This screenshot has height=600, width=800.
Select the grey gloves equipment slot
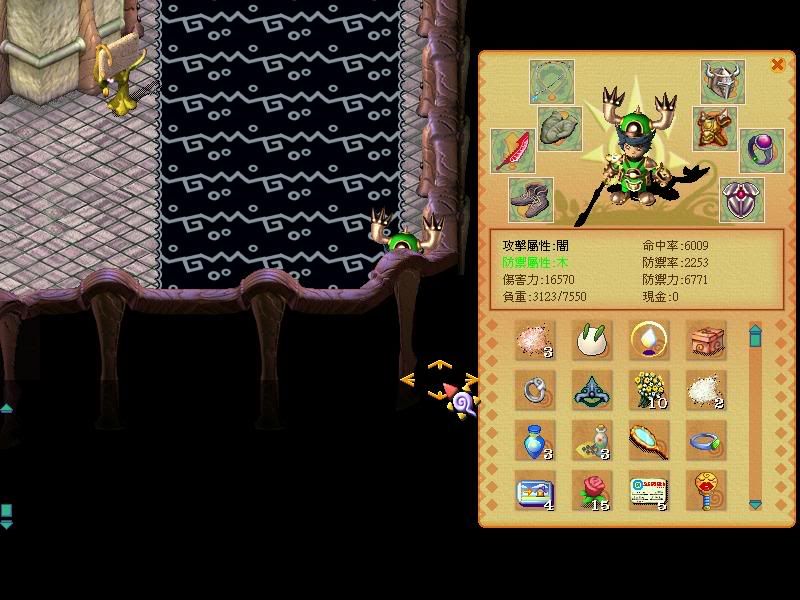coord(560,129)
